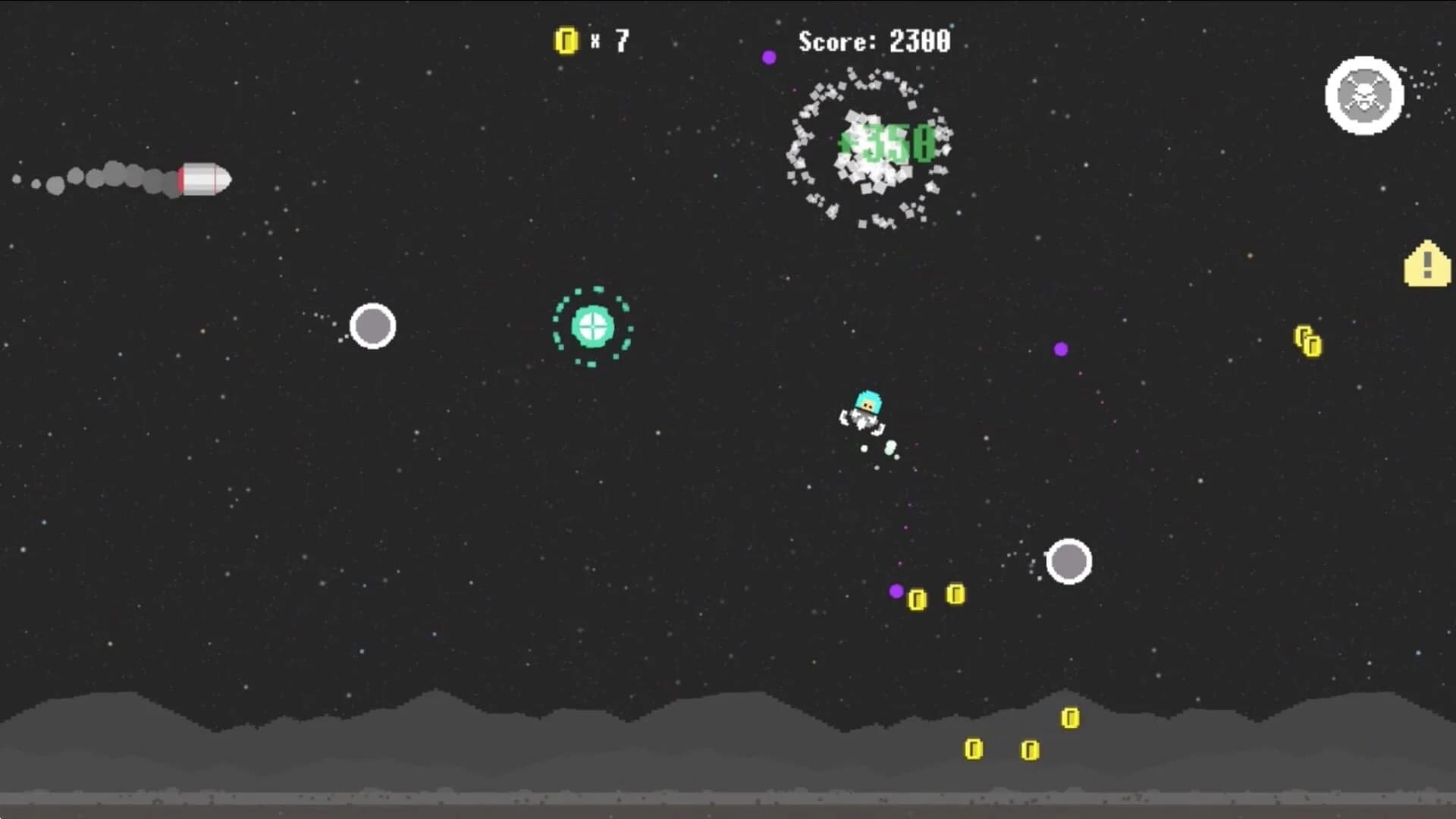Image resolution: width=1456 pixels, height=819 pixels.
Task: Click the red-tipped rocket projectile
Action: pos(203,180)
